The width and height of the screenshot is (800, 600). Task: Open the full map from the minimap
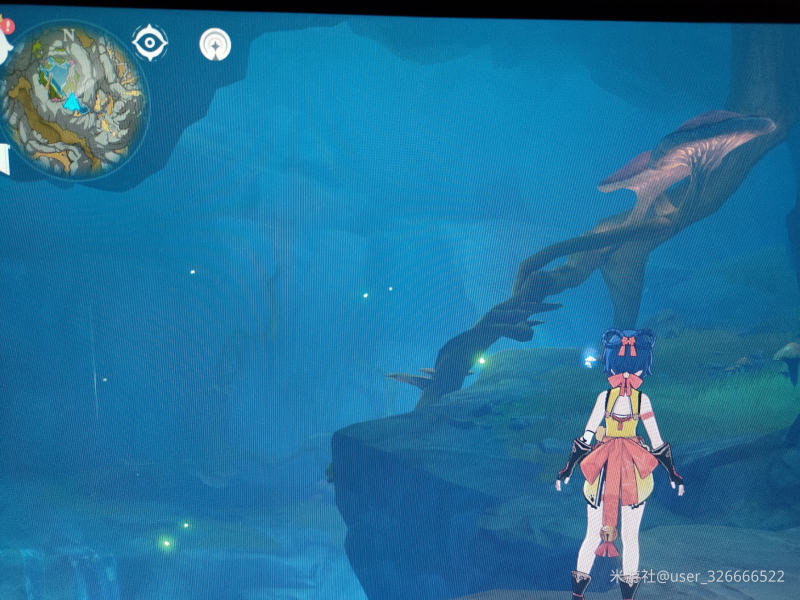pos(73,100)
